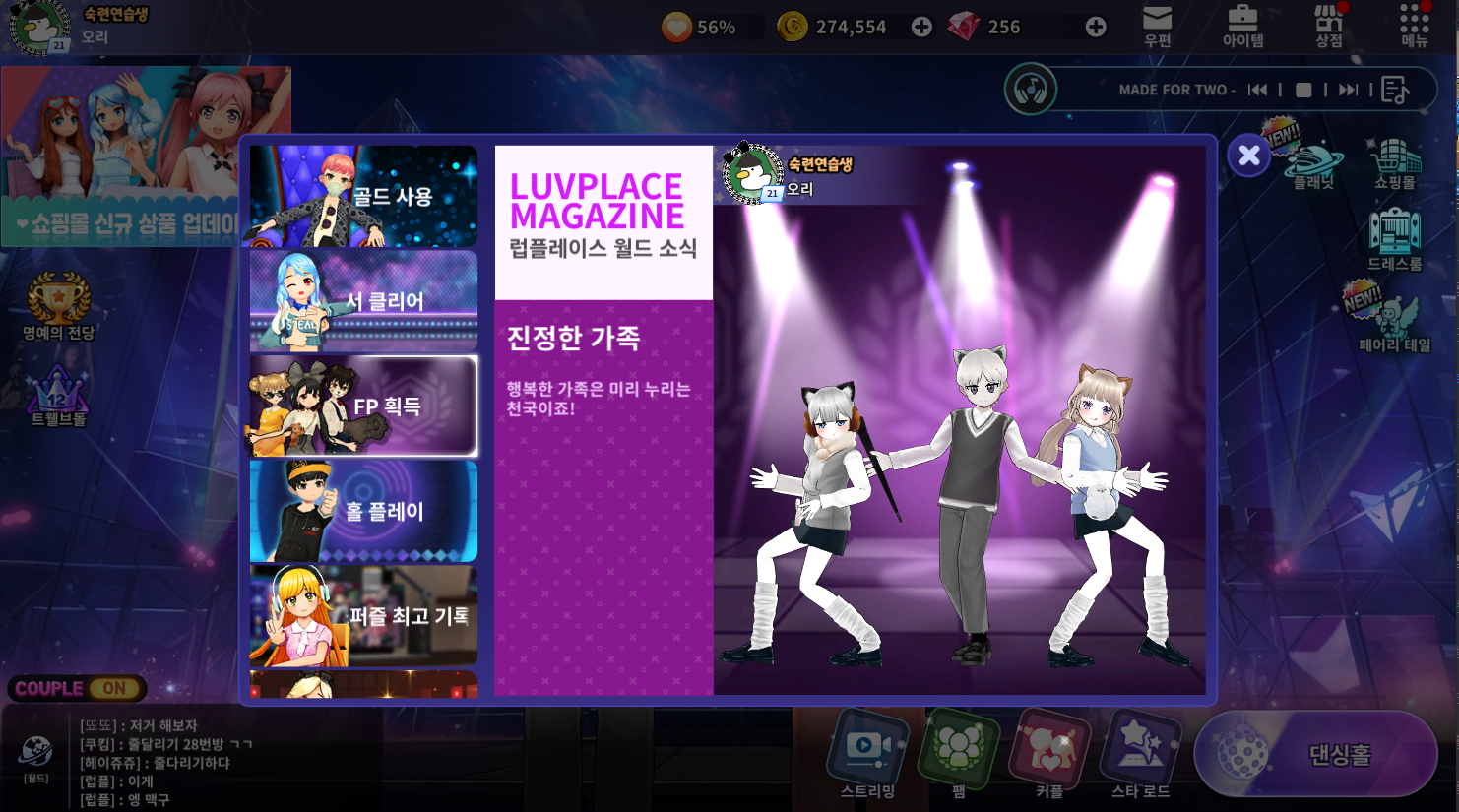
Task: Buy more ruby gems with plus button
Action: [1096, 28]
